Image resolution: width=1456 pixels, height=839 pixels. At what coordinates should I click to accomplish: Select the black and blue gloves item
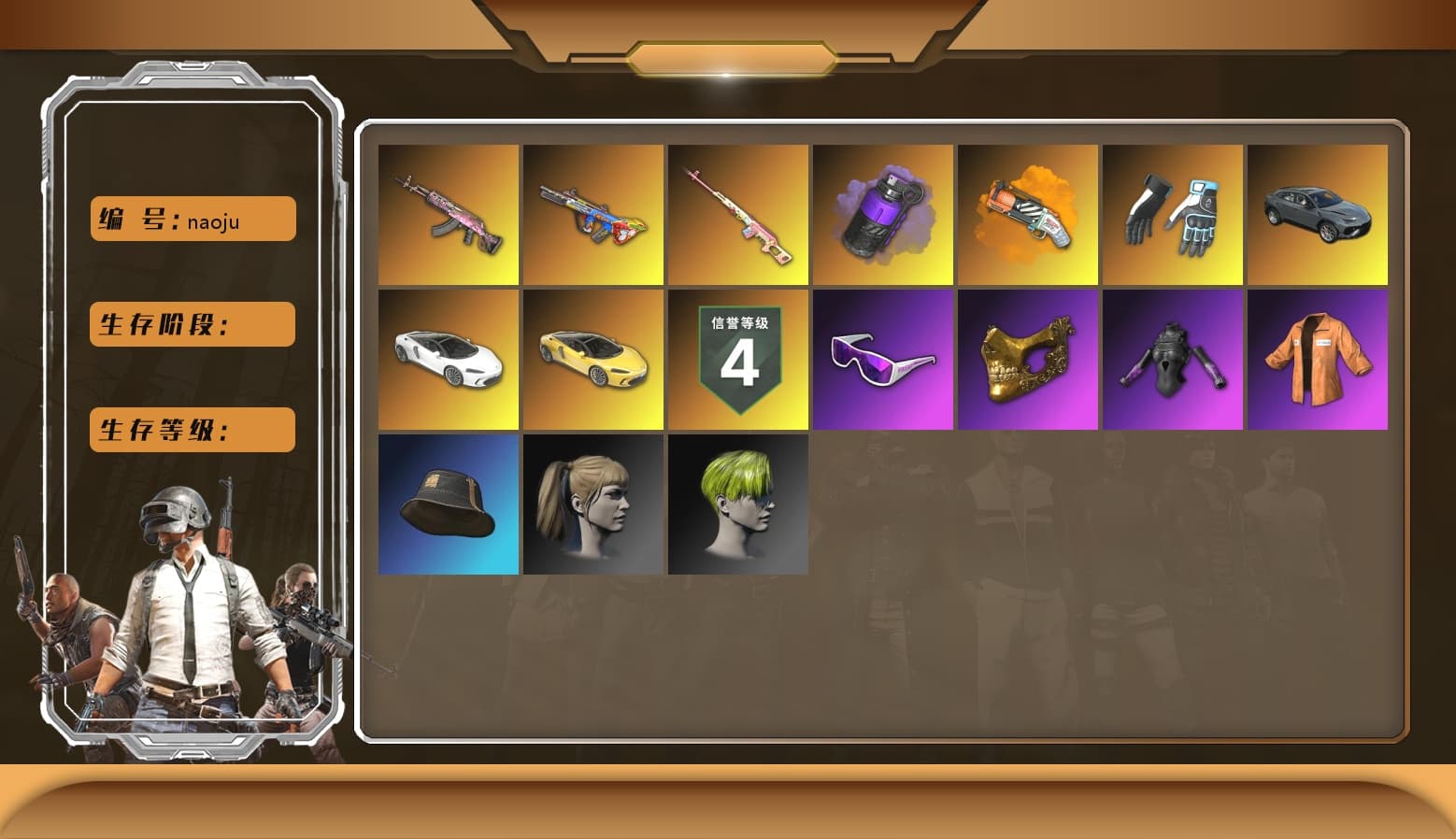pos(1173,214)
